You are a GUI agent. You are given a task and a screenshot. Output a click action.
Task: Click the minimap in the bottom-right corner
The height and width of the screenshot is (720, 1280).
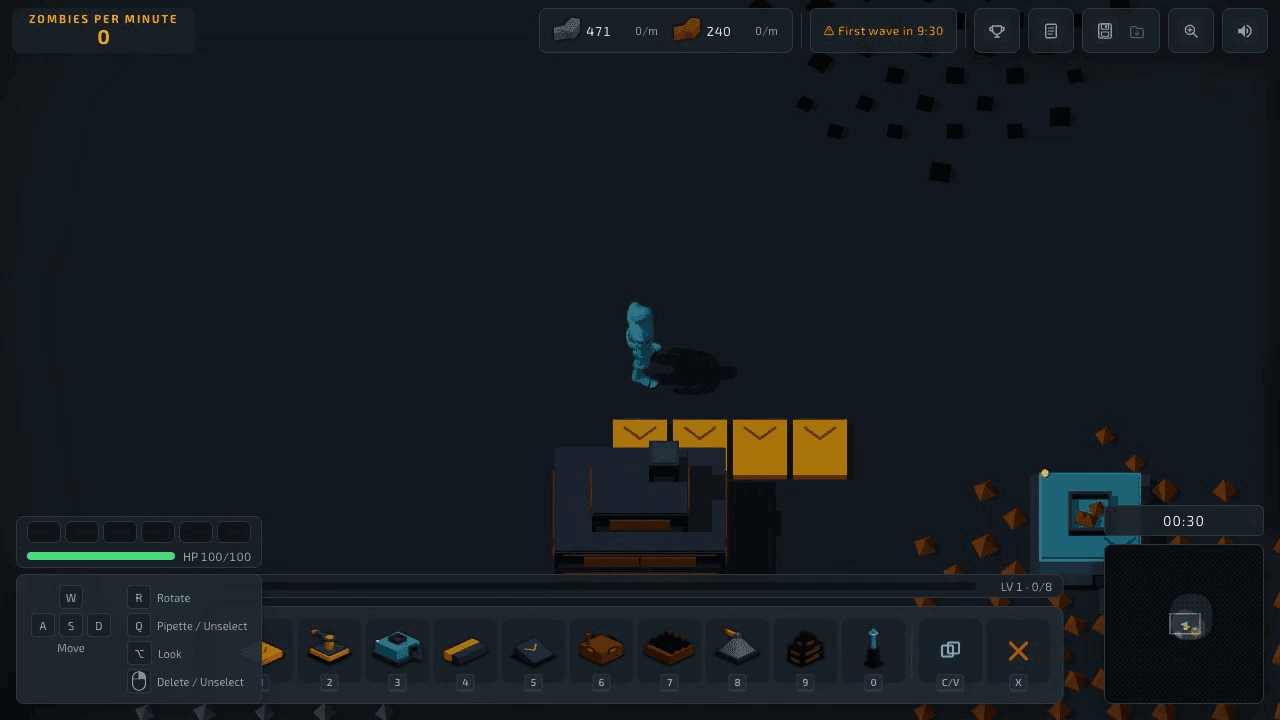tap(1184, 623)
